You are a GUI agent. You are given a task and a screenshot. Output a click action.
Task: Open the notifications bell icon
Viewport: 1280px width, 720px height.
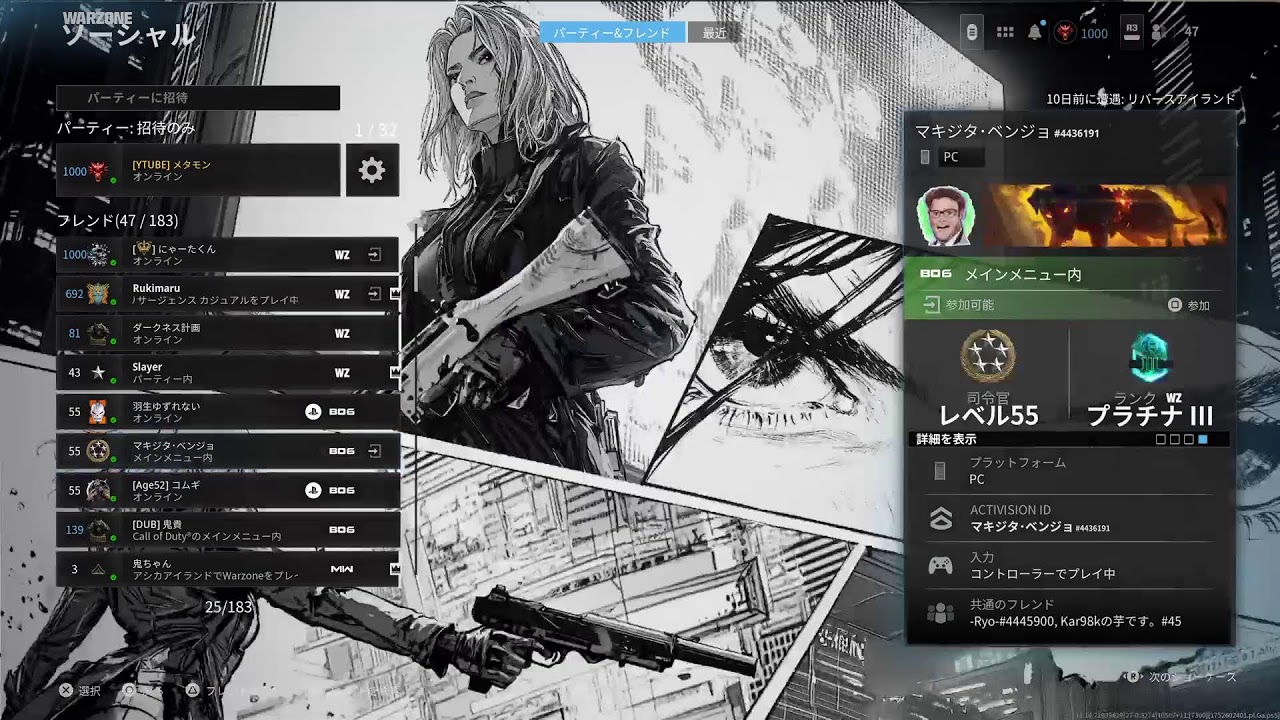tap(1034, 33)
